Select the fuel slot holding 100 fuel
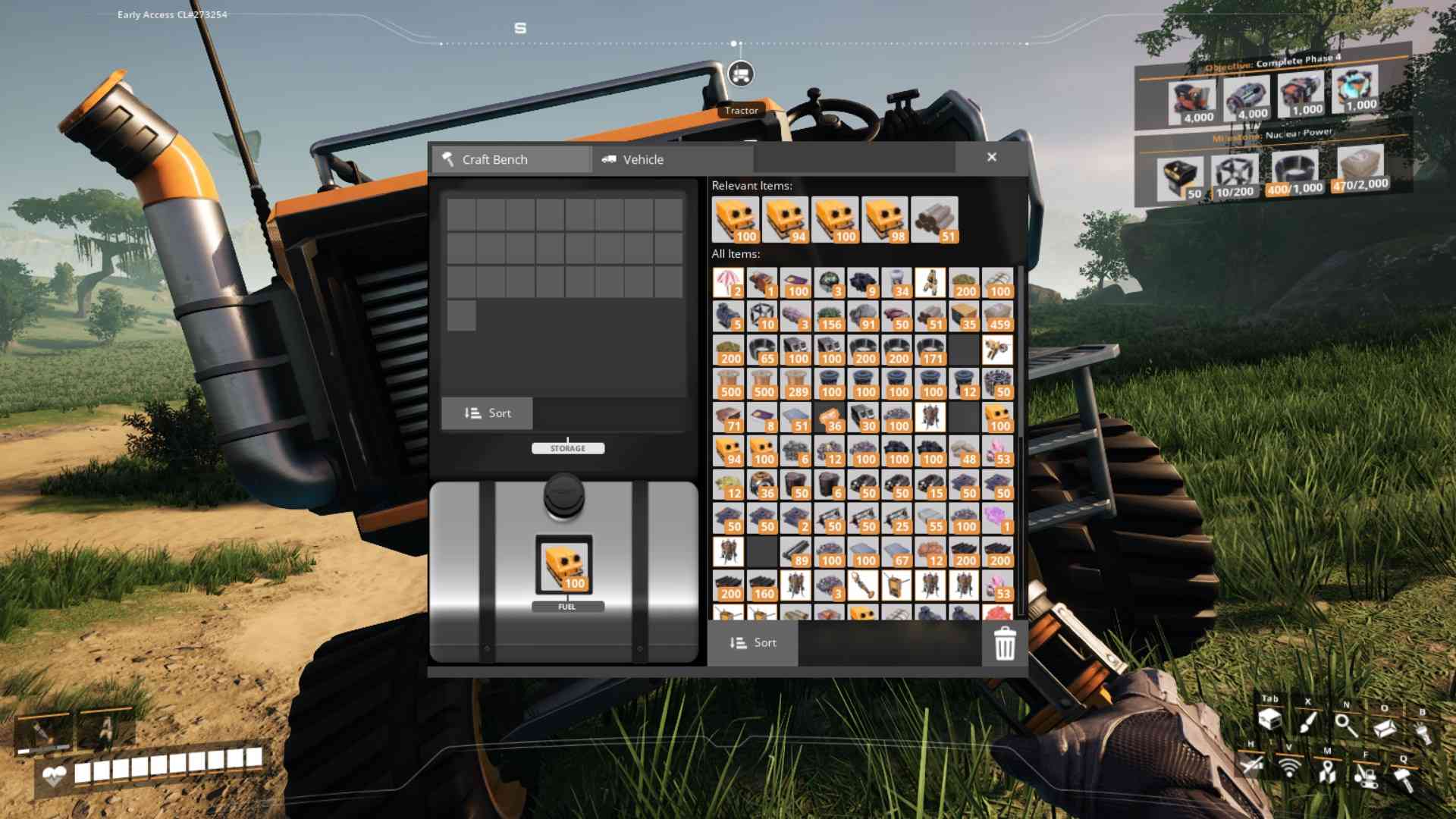1456x819 pixels. pyautogui.click(x=564, y=565)
